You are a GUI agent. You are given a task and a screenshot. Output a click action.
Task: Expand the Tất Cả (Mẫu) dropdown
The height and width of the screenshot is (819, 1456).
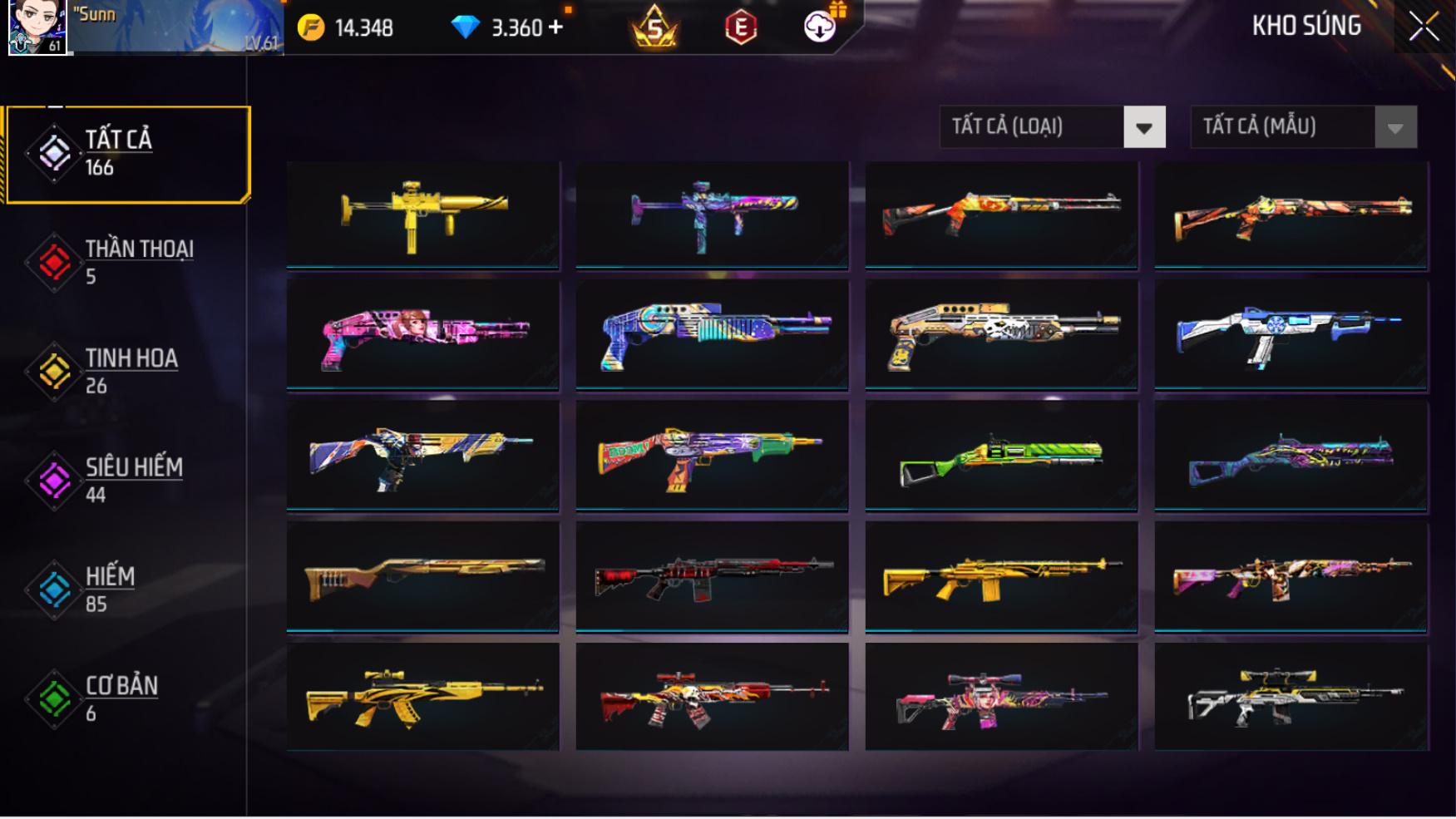[1303, 127]
